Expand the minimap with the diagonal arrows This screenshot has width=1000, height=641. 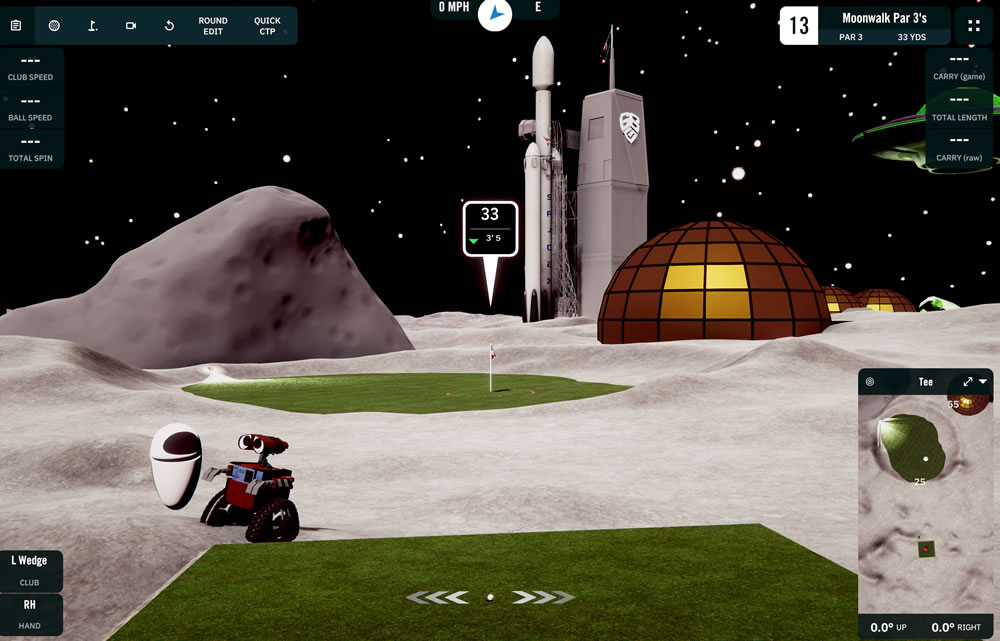tap(967, 382)
